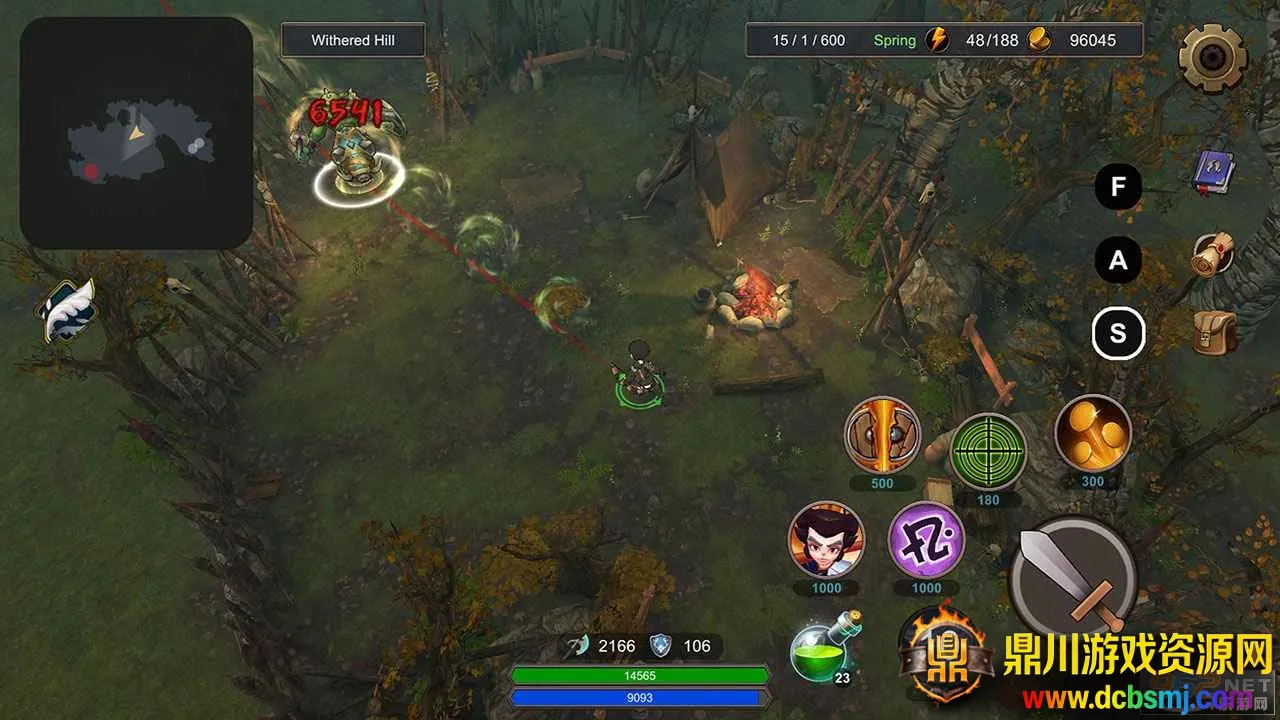Tap the round A button

1118,261
